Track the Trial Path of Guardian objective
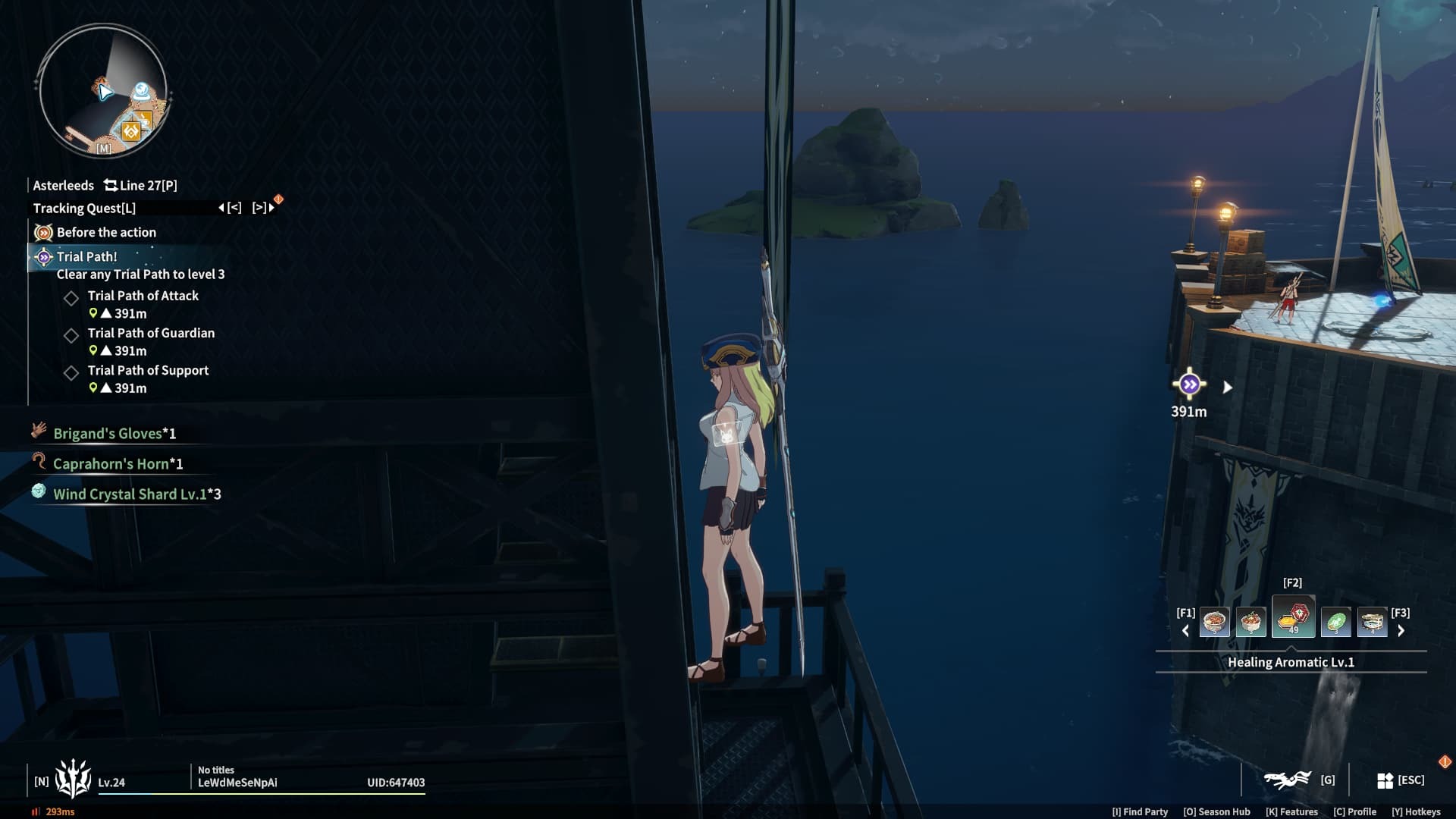 (x=151, y=333)
